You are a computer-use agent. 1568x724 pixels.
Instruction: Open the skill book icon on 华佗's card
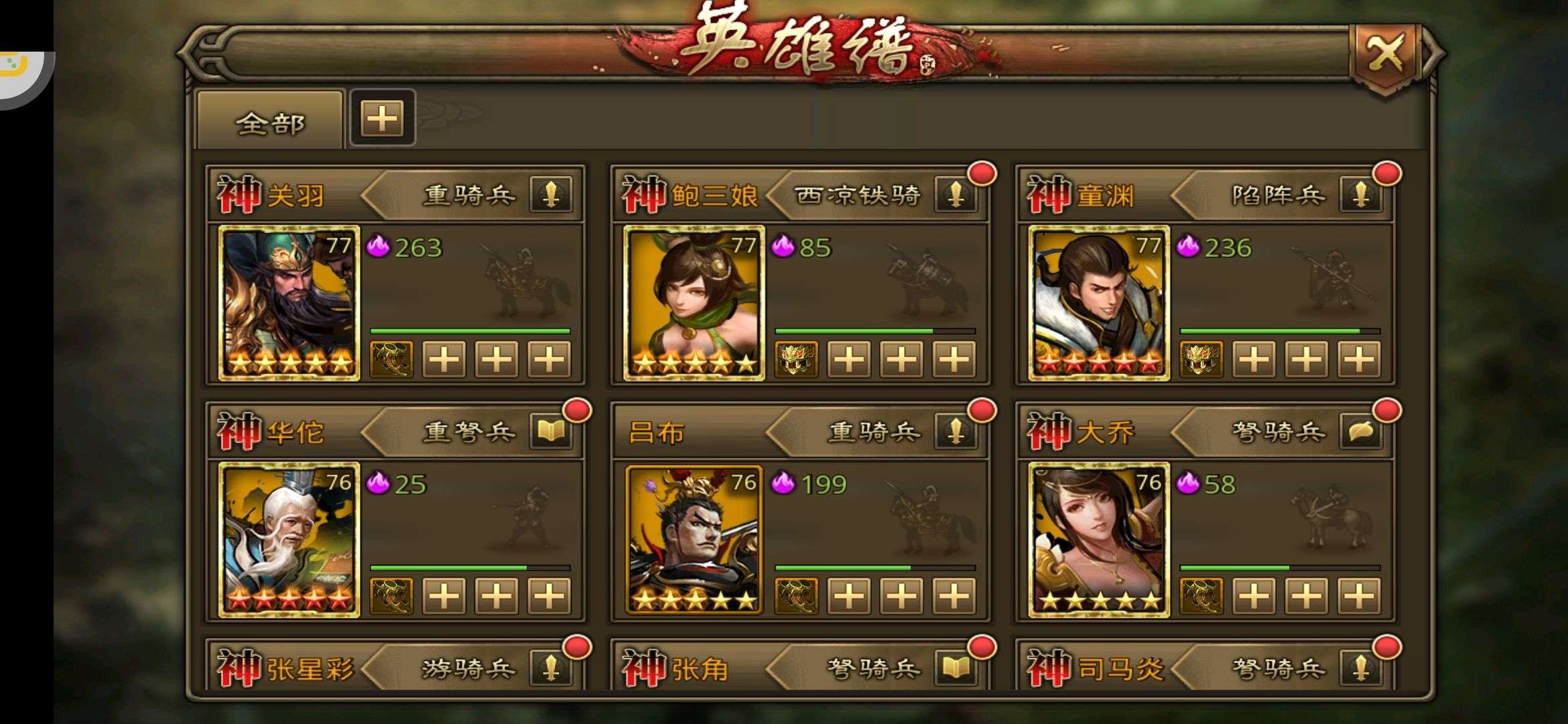[x=551, y=432]
